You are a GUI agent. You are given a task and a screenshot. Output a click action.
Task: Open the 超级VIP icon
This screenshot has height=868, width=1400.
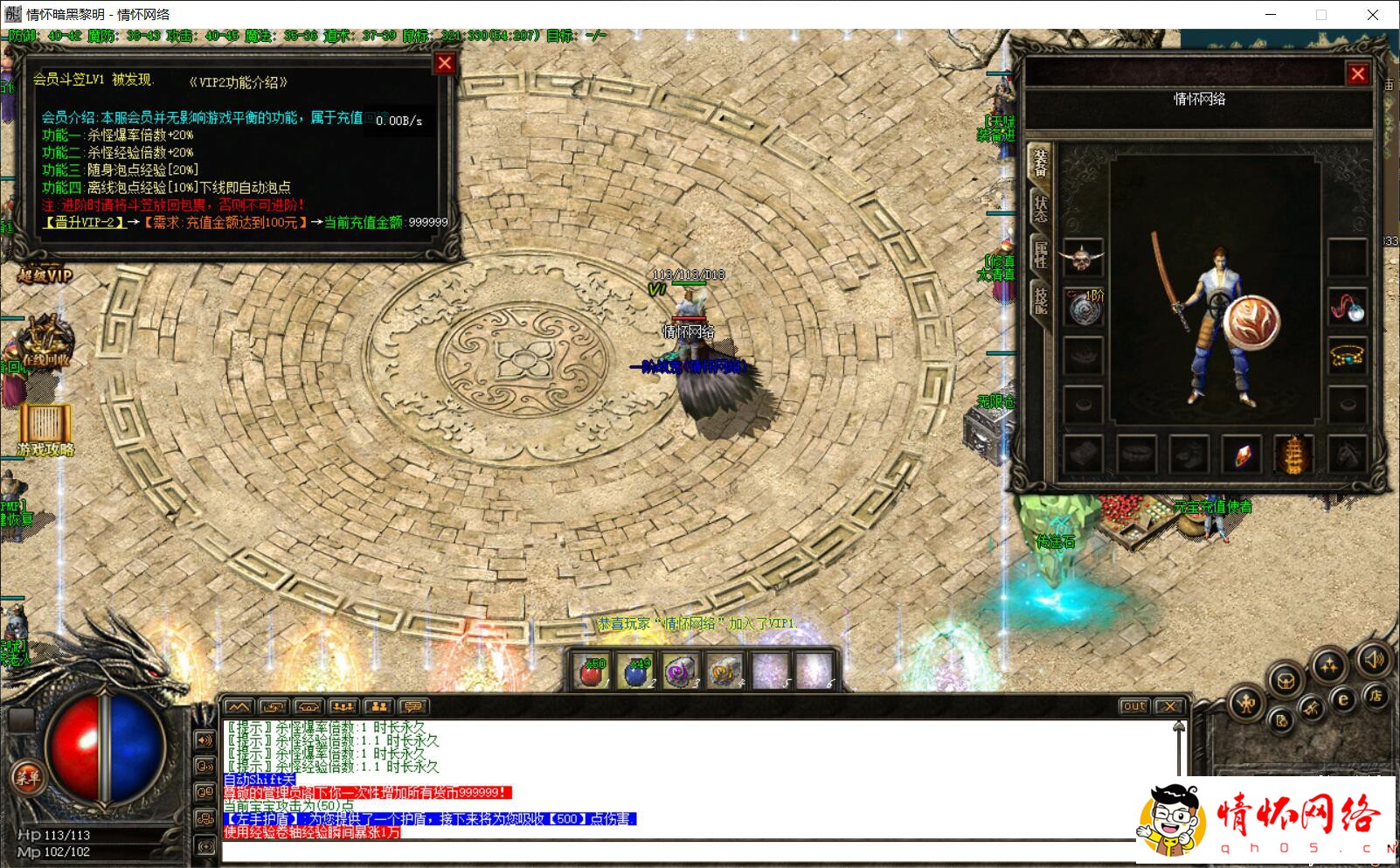(44, 275)
